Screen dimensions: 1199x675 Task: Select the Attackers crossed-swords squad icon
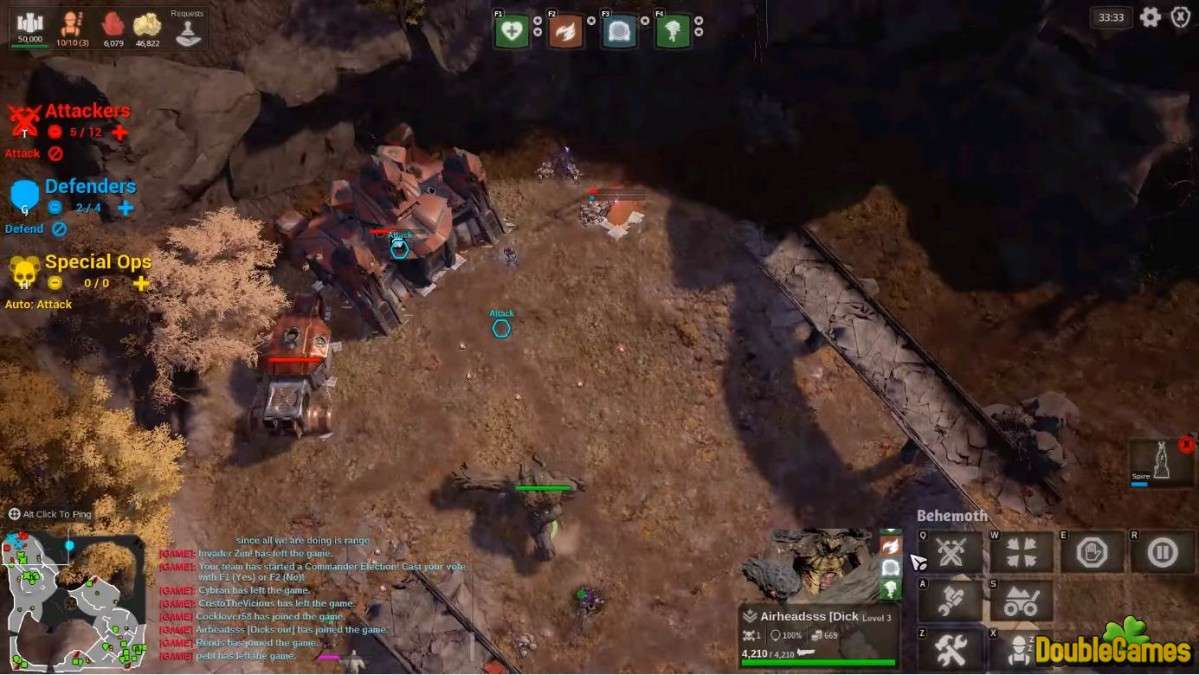[24, 120]
